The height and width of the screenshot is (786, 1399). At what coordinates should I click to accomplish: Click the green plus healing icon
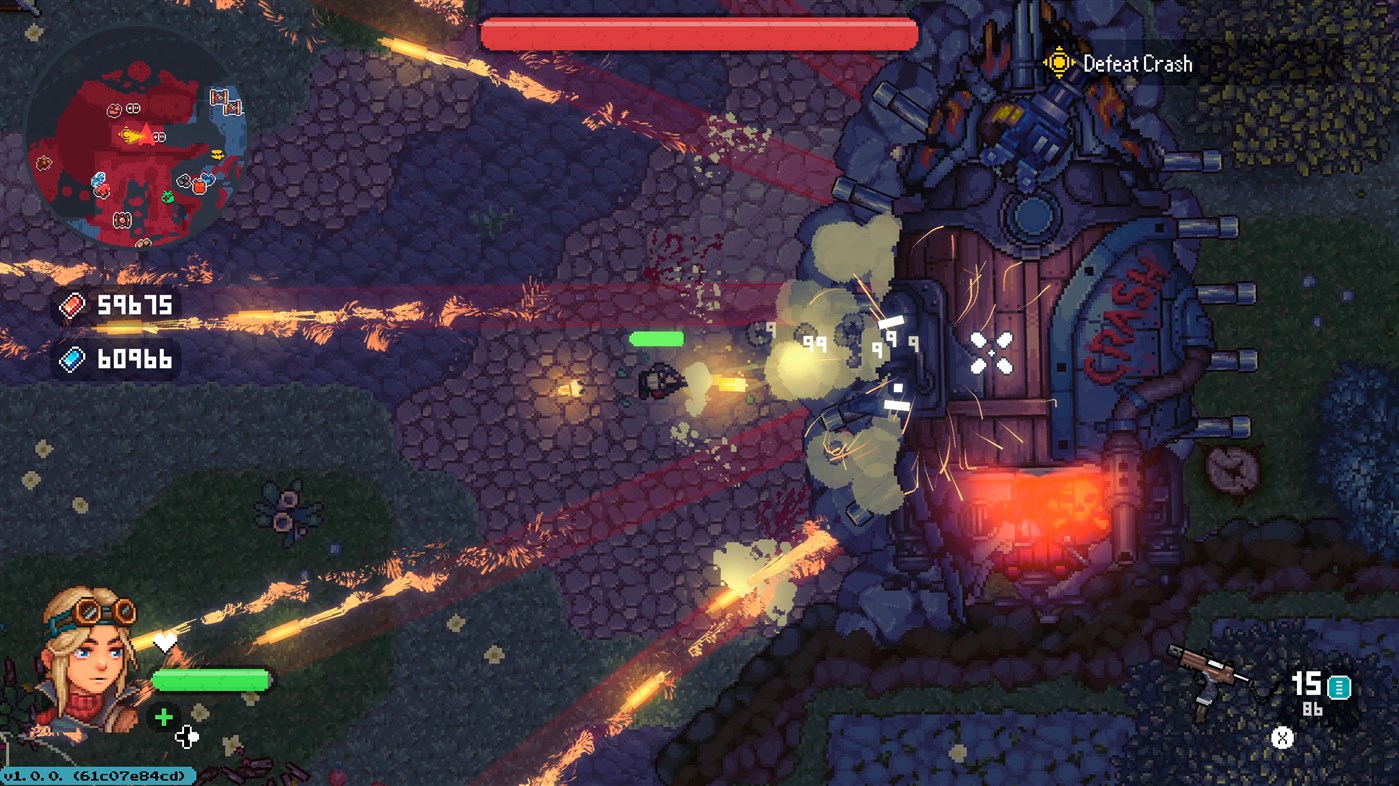pos(163,716)
